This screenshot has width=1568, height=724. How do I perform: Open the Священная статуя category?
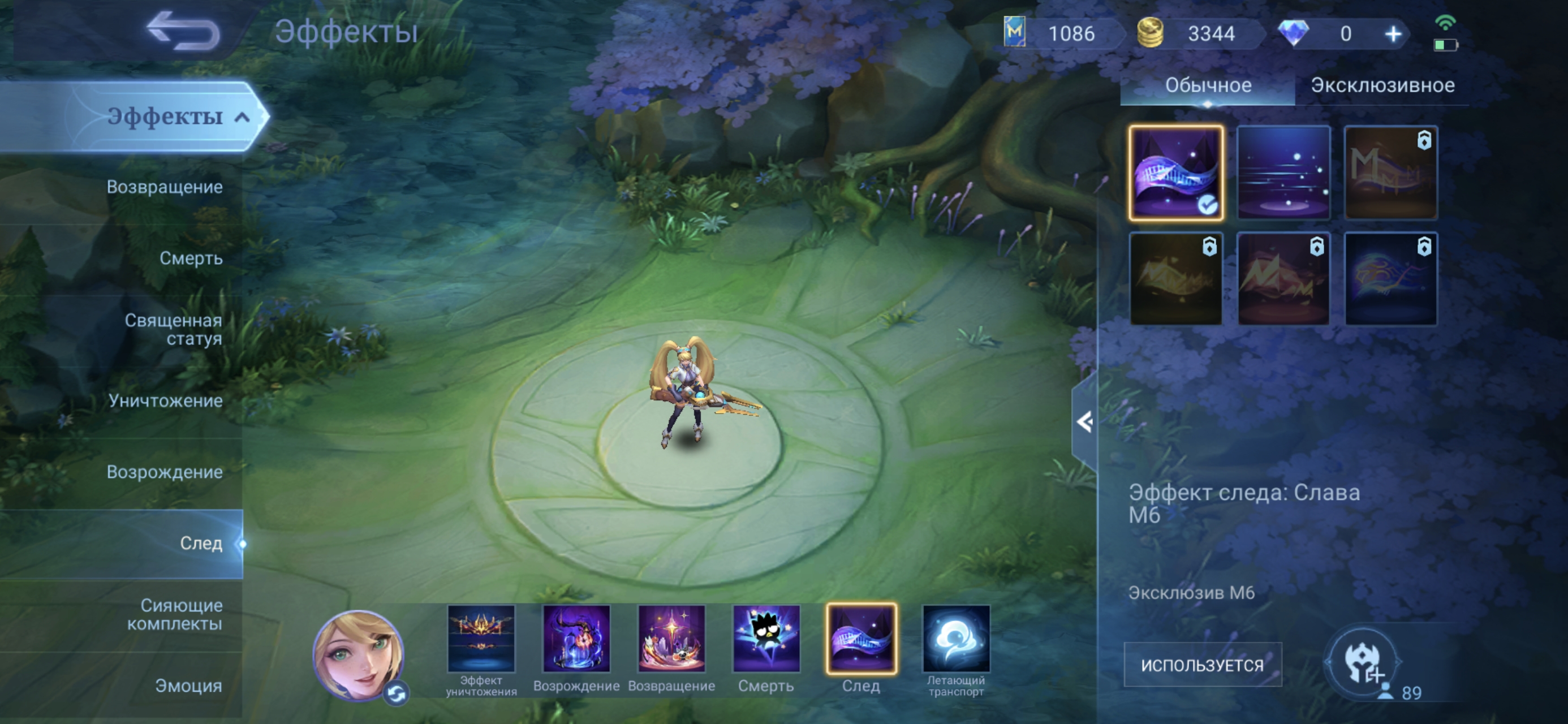coord(174,329)
